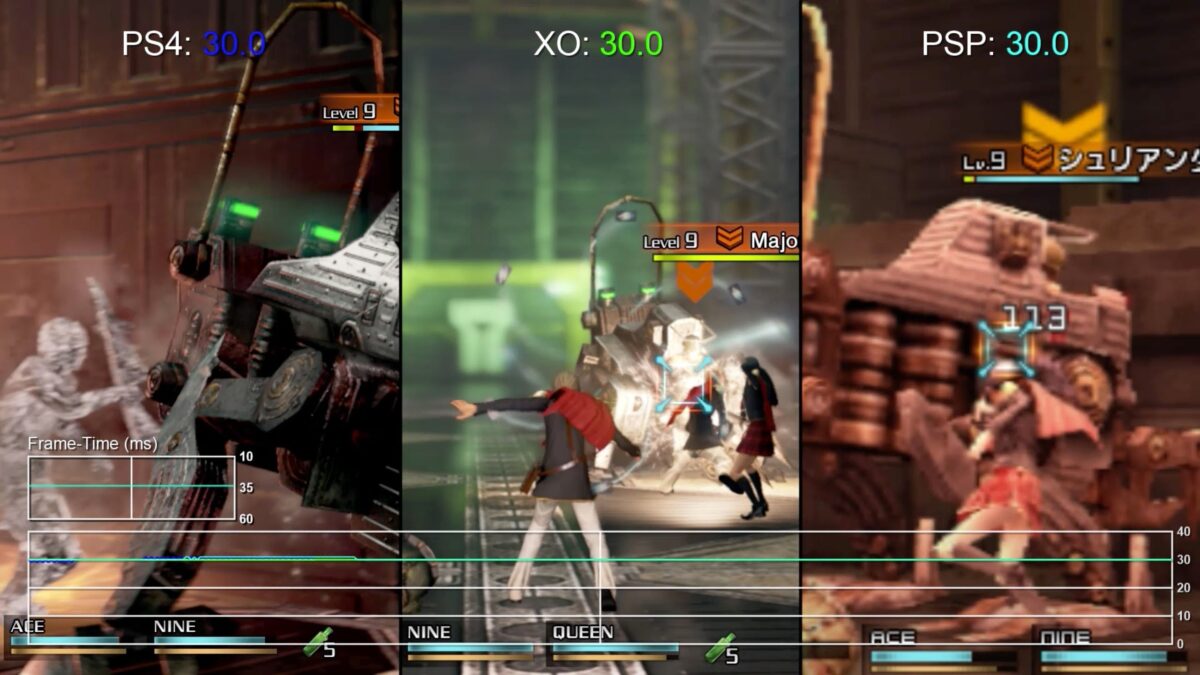Select the green potion item in the XO view

coord(718,649)
